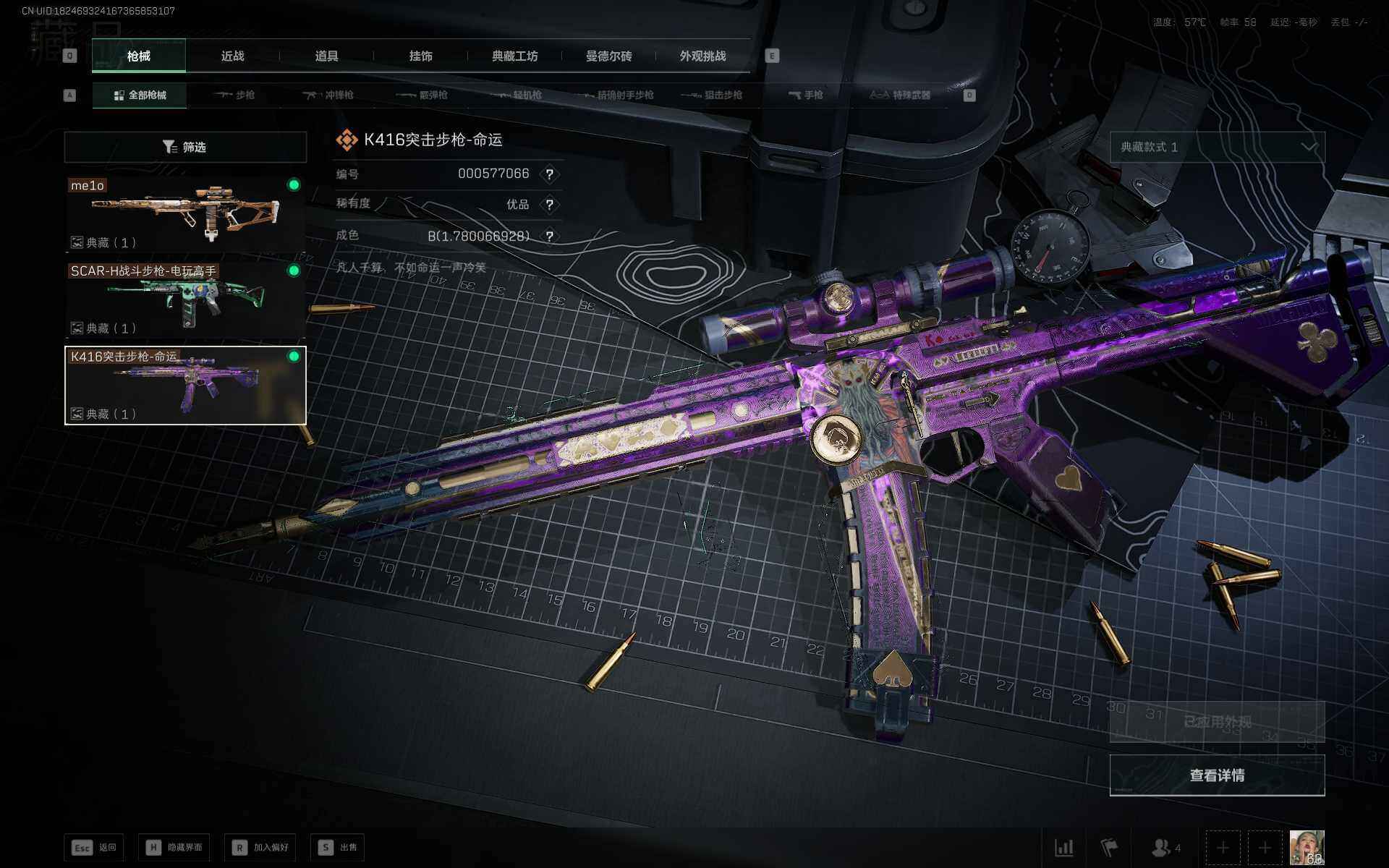Choose the SCAR-H 电玩高手 skin entry

pos(185,299)
